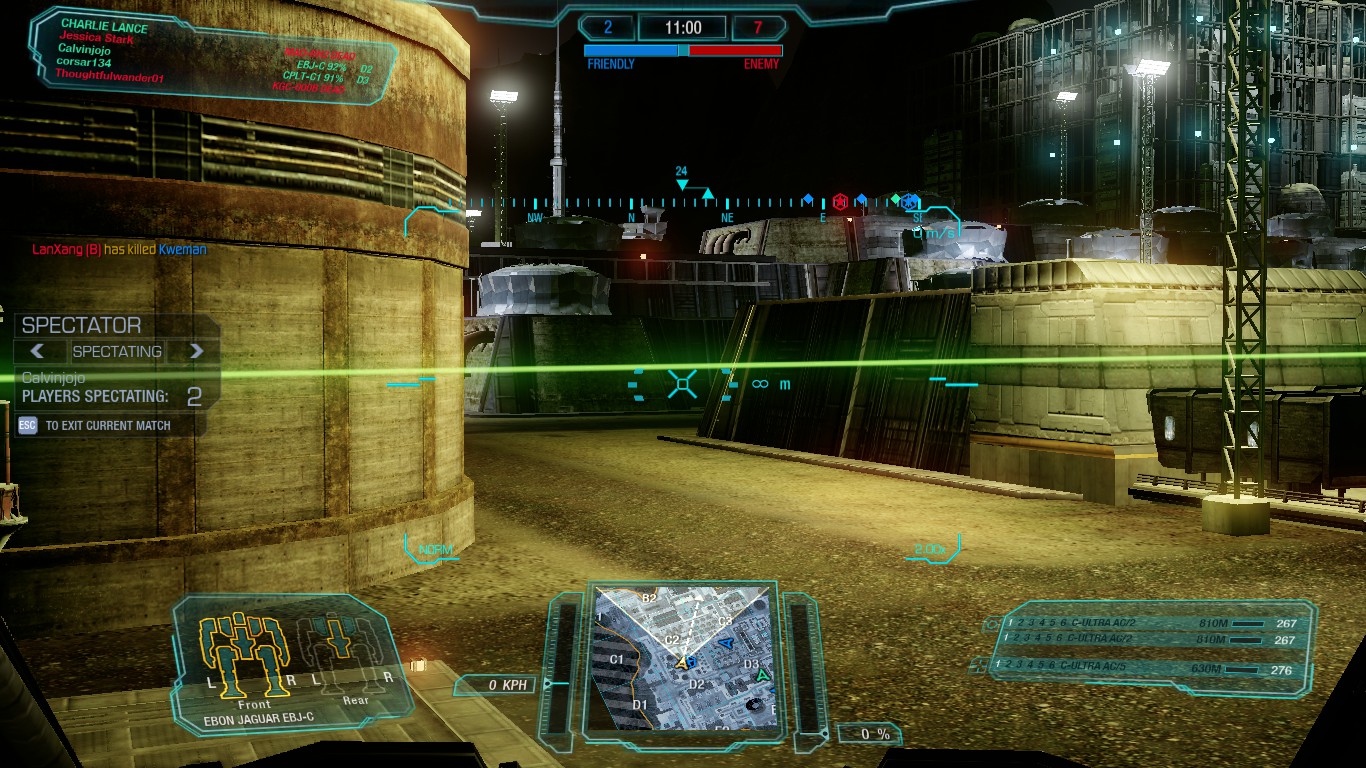
Task: Choose corsar134 in the lance roster
Action: pos(83,62)
